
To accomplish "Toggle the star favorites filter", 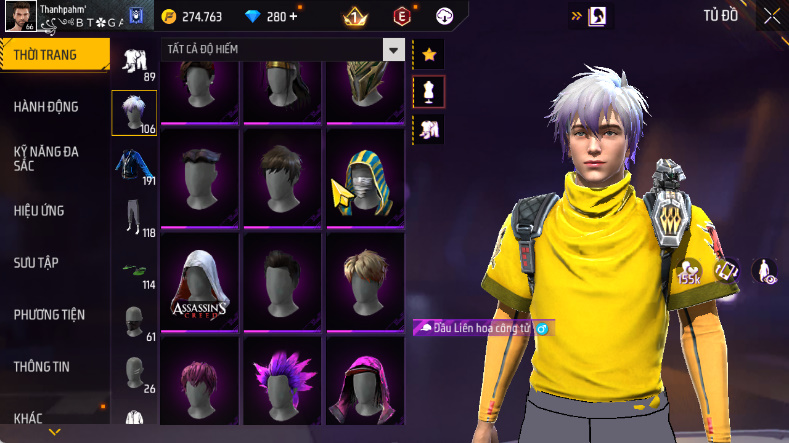I will [429, 54].
